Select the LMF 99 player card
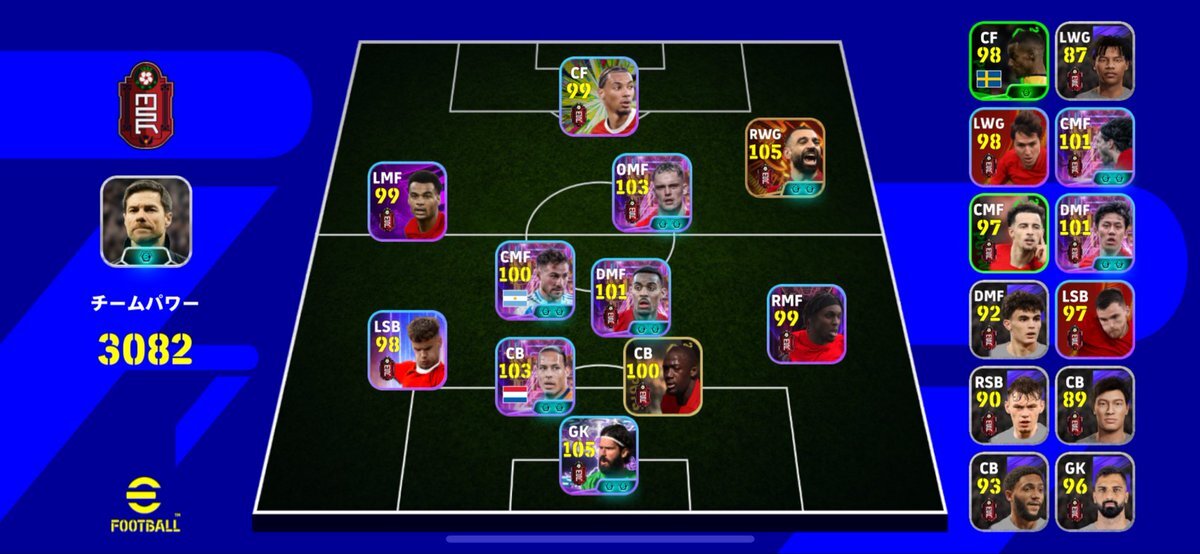1200x554 pixels. (x=408, y=202)
